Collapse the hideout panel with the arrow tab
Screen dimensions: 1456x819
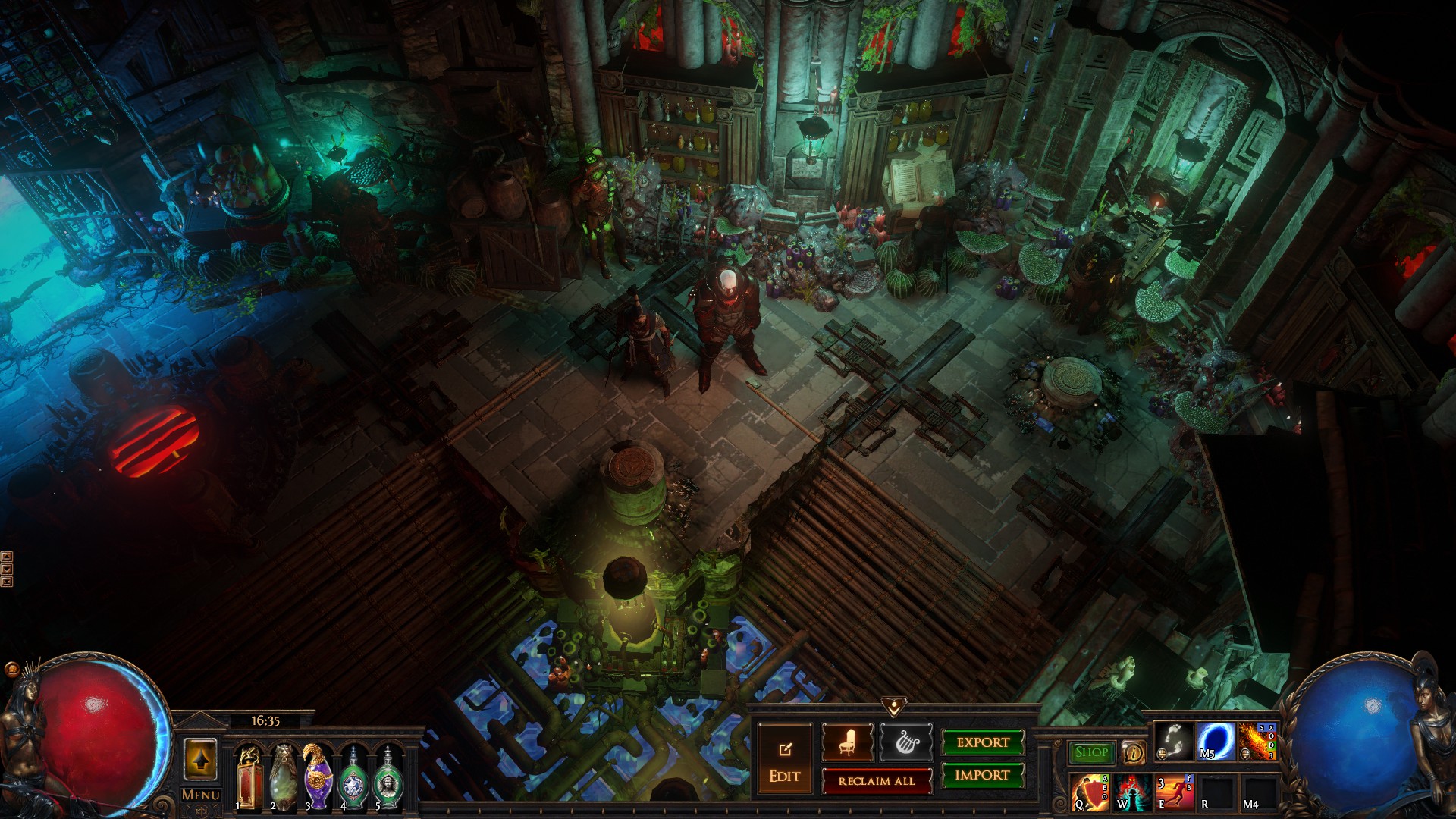[894, 708]
